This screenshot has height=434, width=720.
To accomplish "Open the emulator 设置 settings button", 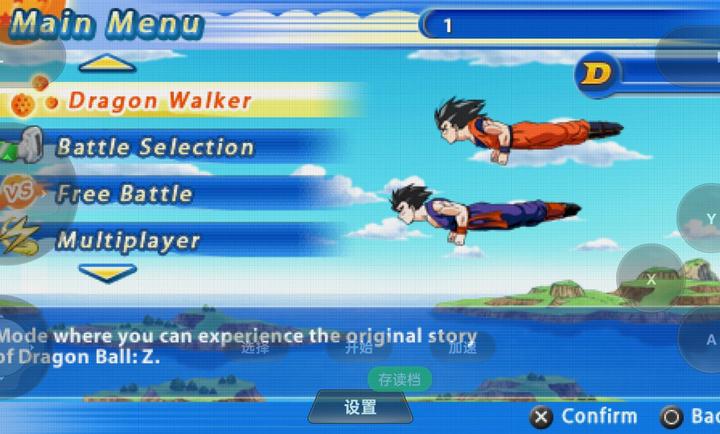I will click(360, 407).
